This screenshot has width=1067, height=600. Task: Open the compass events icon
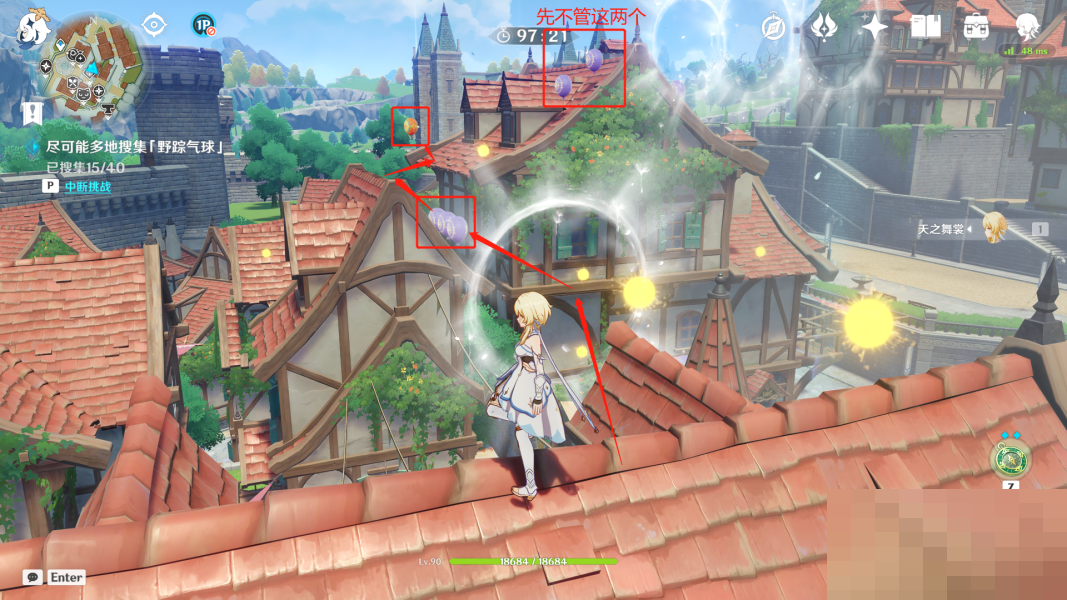774,27
